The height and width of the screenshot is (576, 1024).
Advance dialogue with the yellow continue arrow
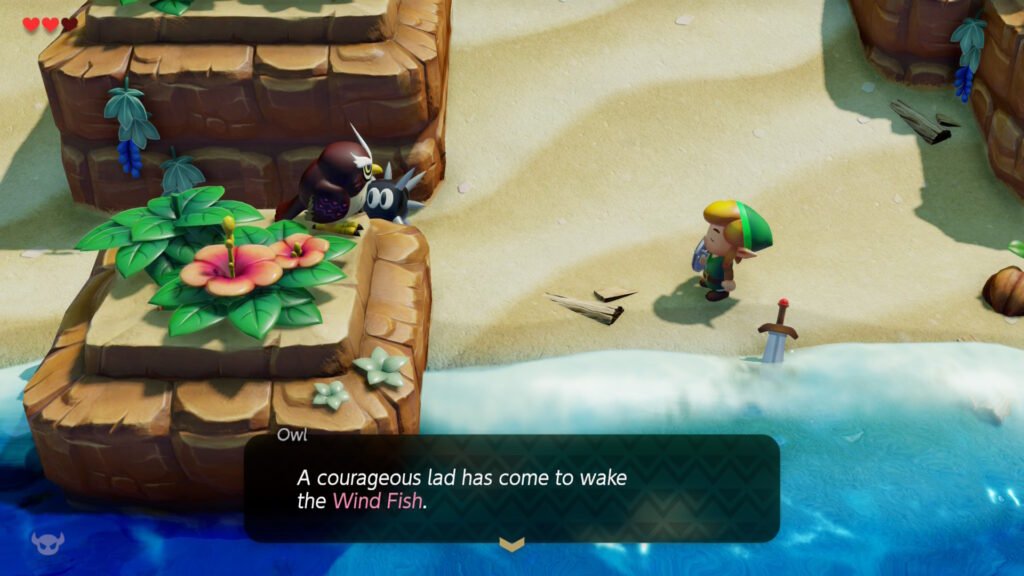tap(511, 544)
